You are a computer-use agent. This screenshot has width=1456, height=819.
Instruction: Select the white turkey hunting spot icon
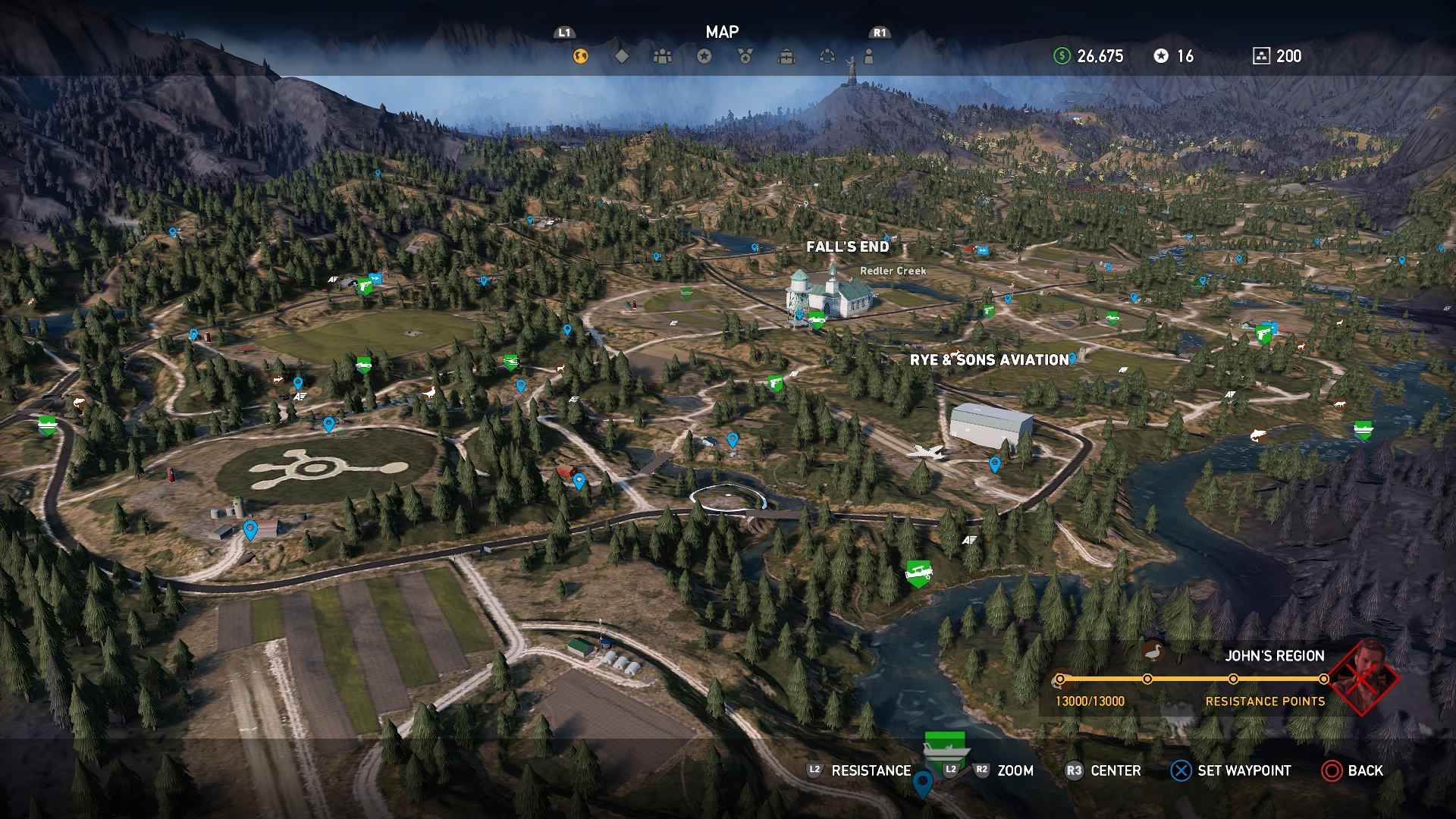(431, 393)
